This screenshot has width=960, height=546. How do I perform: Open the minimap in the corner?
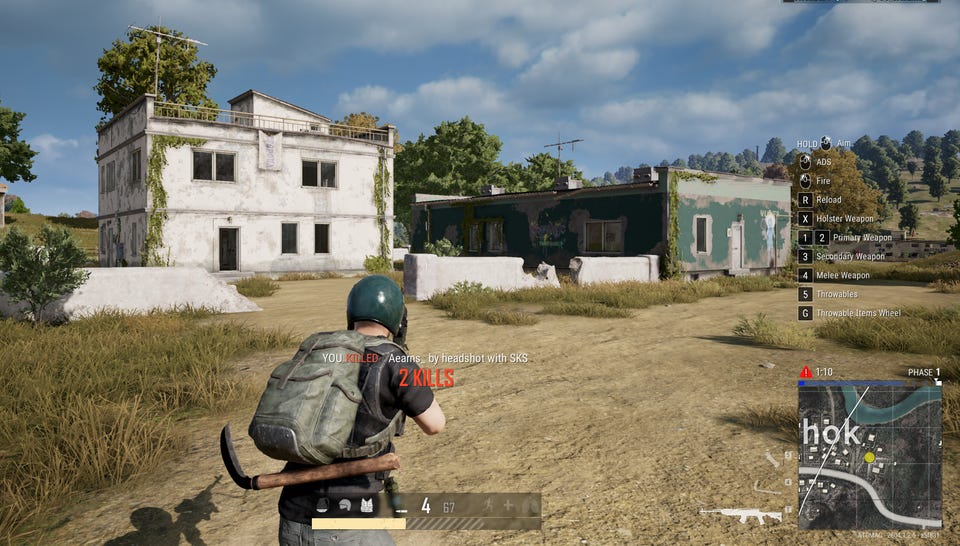tap(869, 453)
